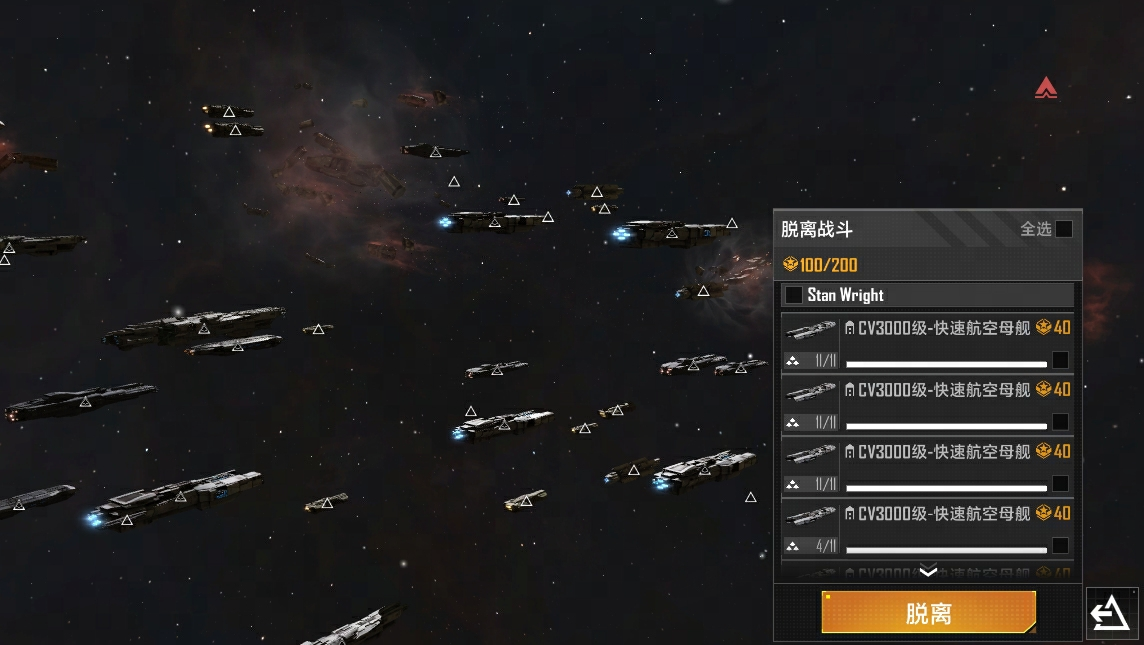
Task: Tick the 全选 select-all checkbox
Action: click(x=1064, y=229)
